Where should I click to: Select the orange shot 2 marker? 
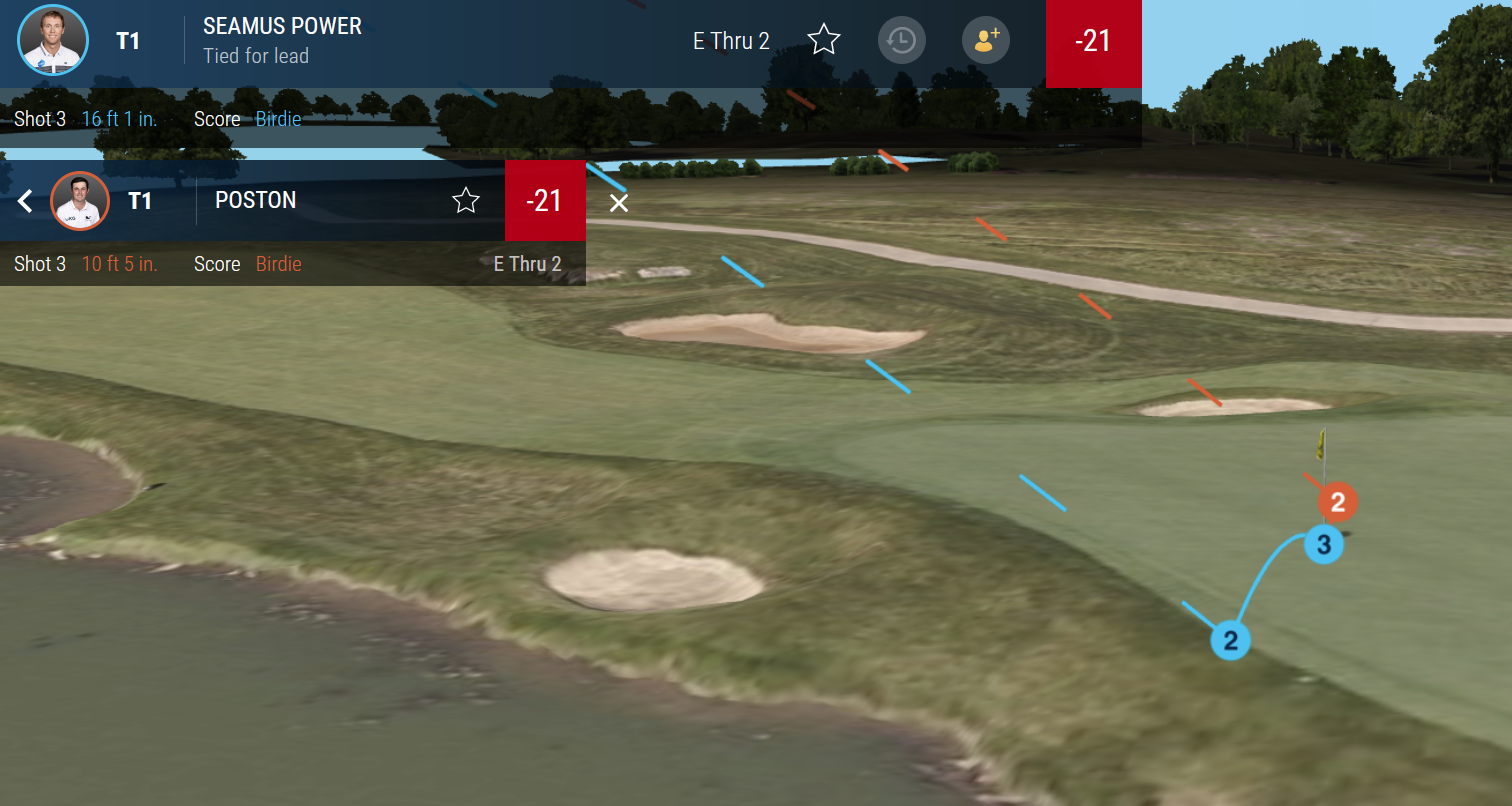1338,502
